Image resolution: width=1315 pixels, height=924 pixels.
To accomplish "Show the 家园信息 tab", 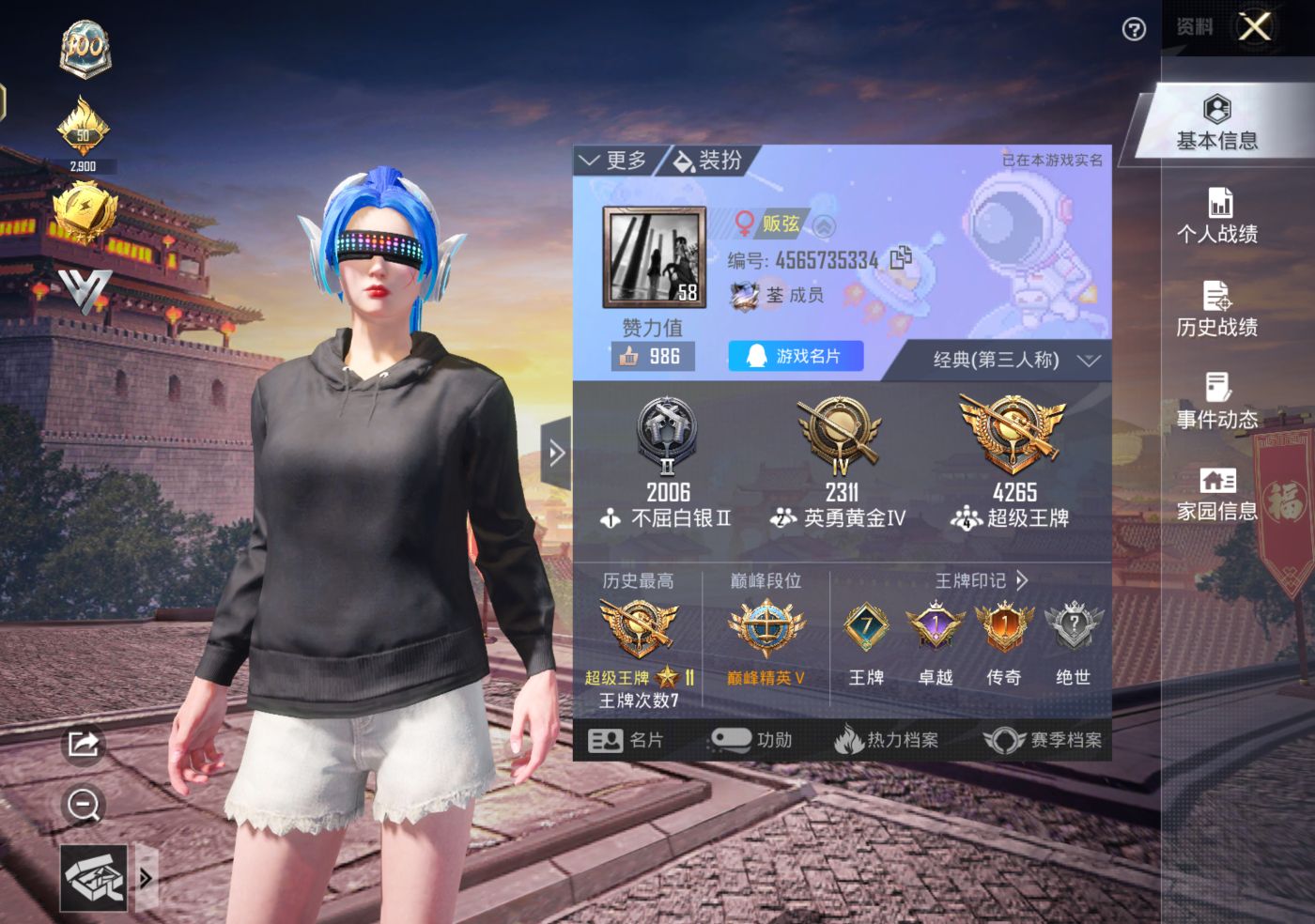I will pyautogui.click(x=1217, y=494).
